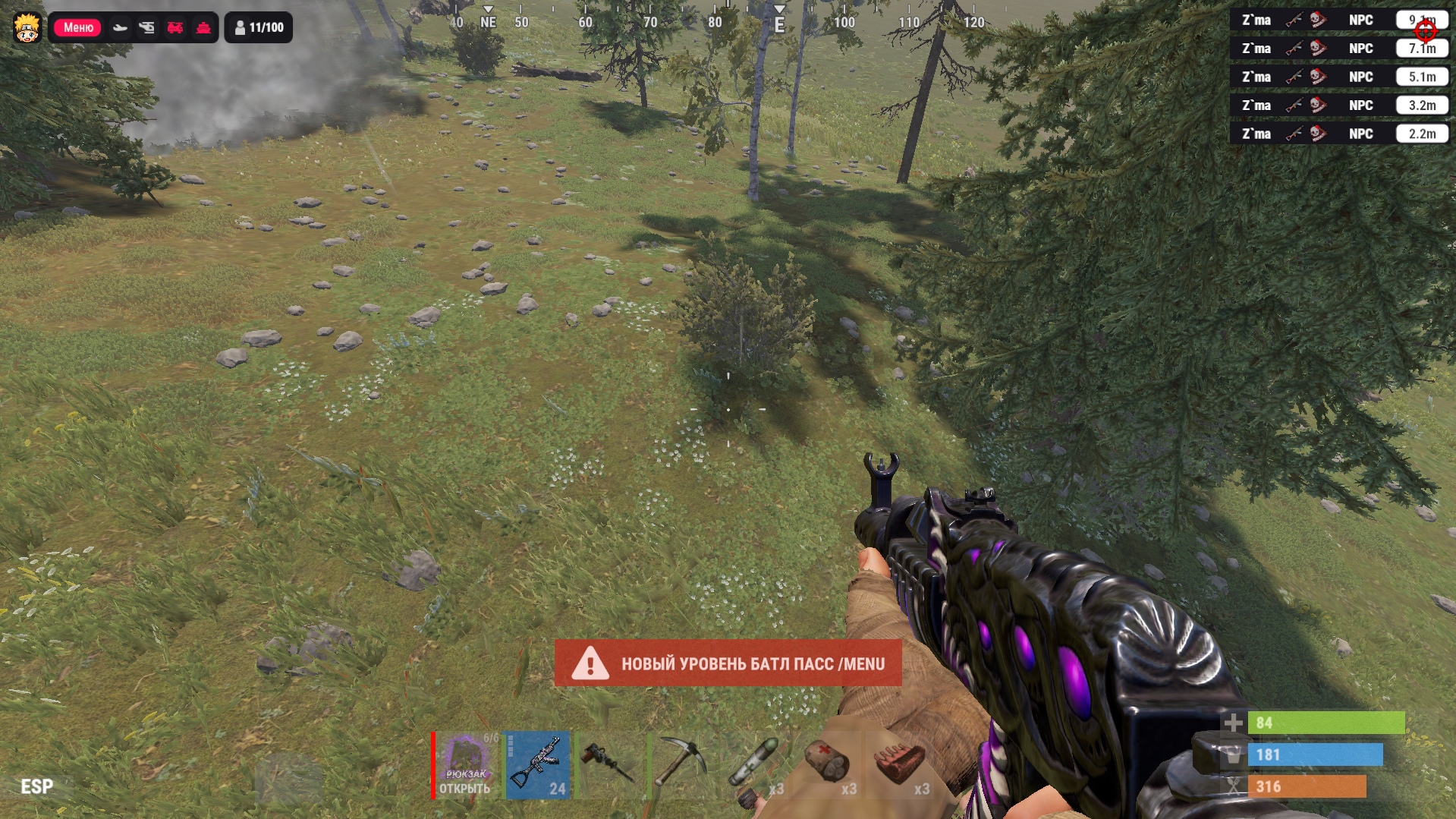Screen dimensions: 1456x819
Task: Select the medical syringe hotbar slot
Action: 753,765
